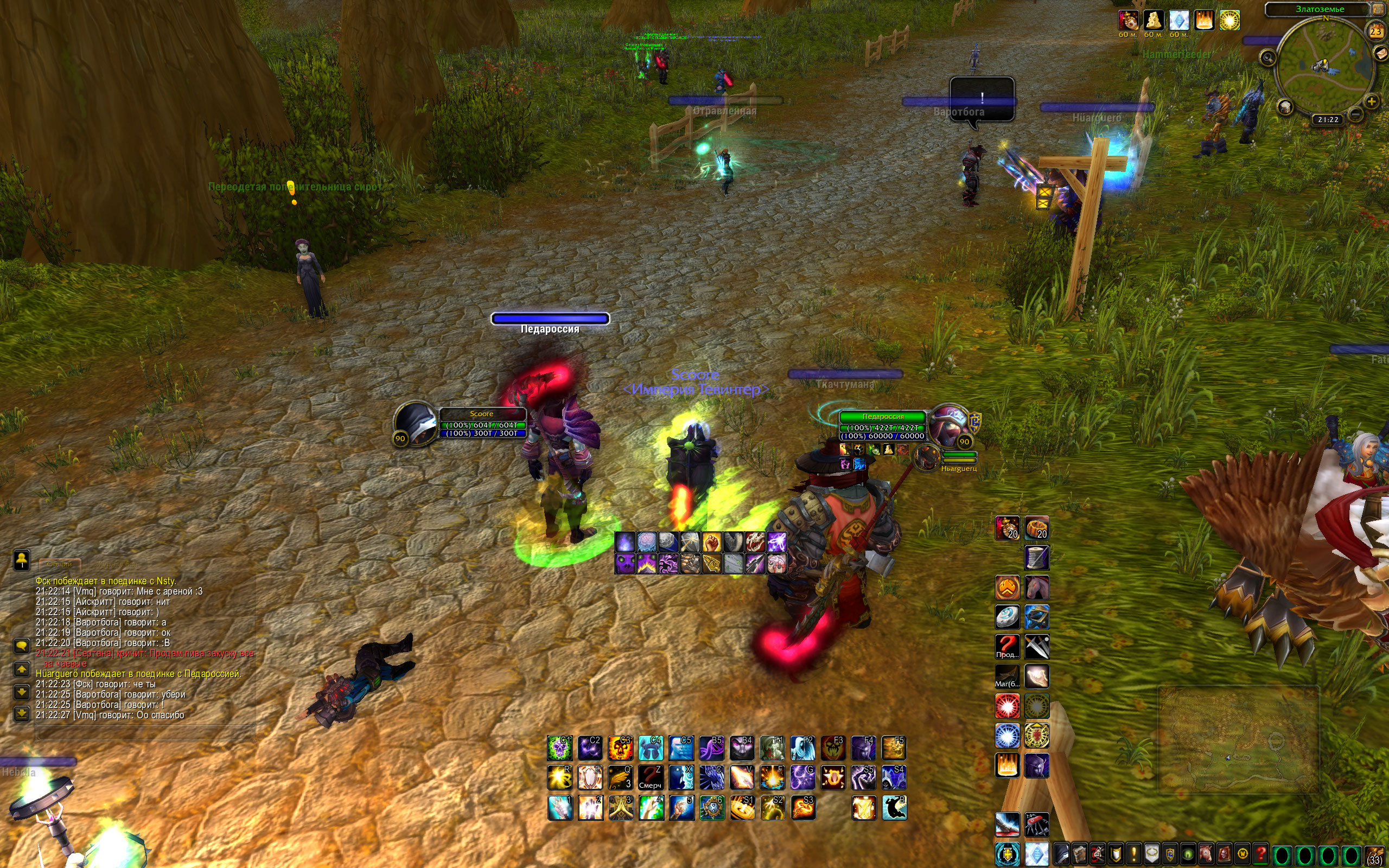Open the spellbook micro menu button

pyautogui.click(x=1080, y=854)
